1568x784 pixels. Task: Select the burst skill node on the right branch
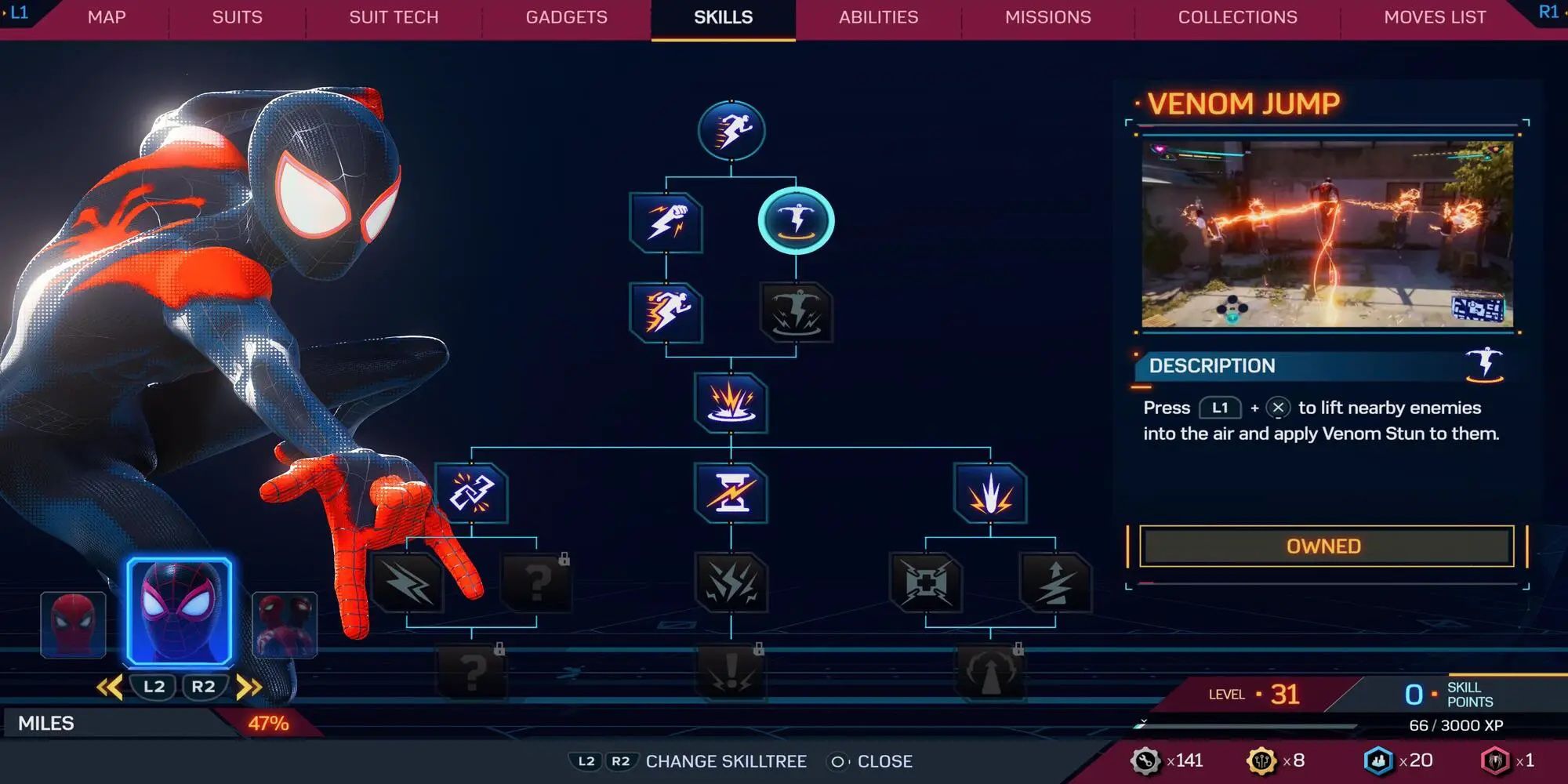click(992, 494)
